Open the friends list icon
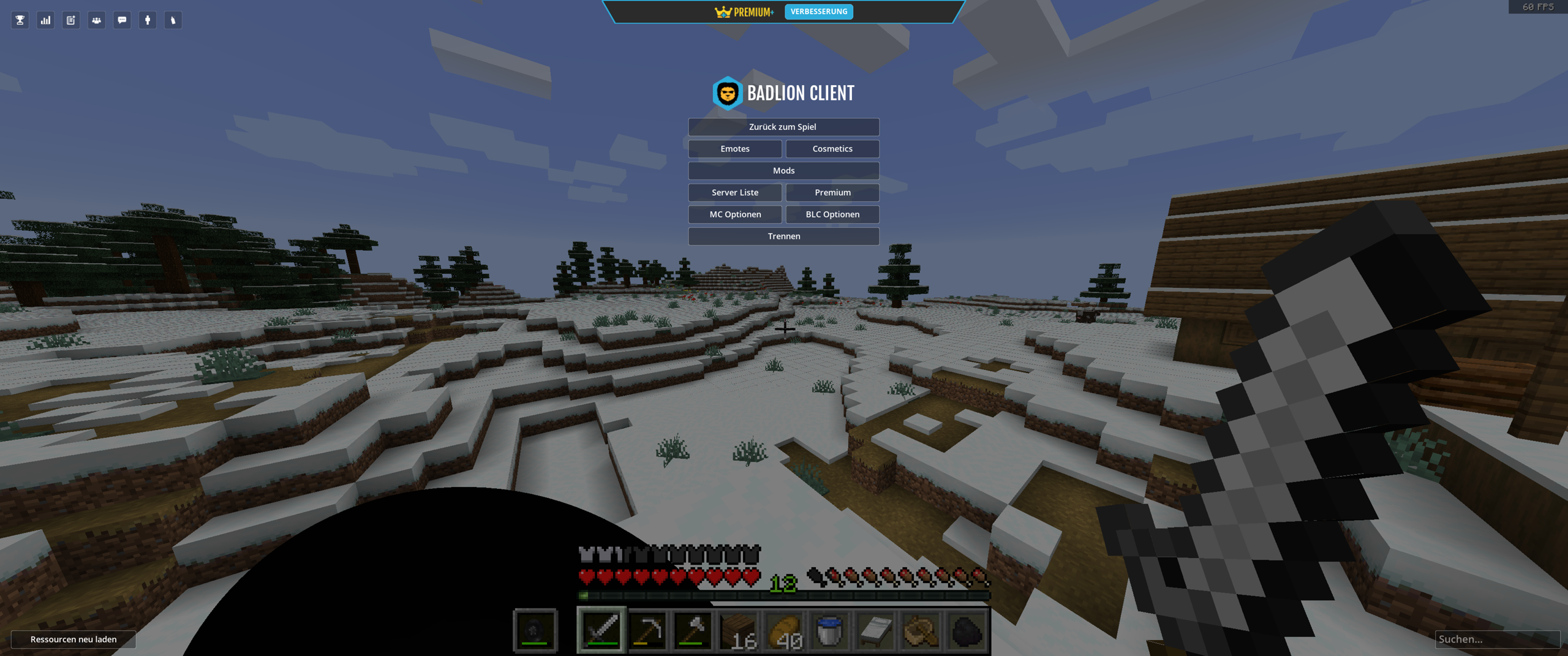The height and width of the screenshot is (656, 1568). 96,20
